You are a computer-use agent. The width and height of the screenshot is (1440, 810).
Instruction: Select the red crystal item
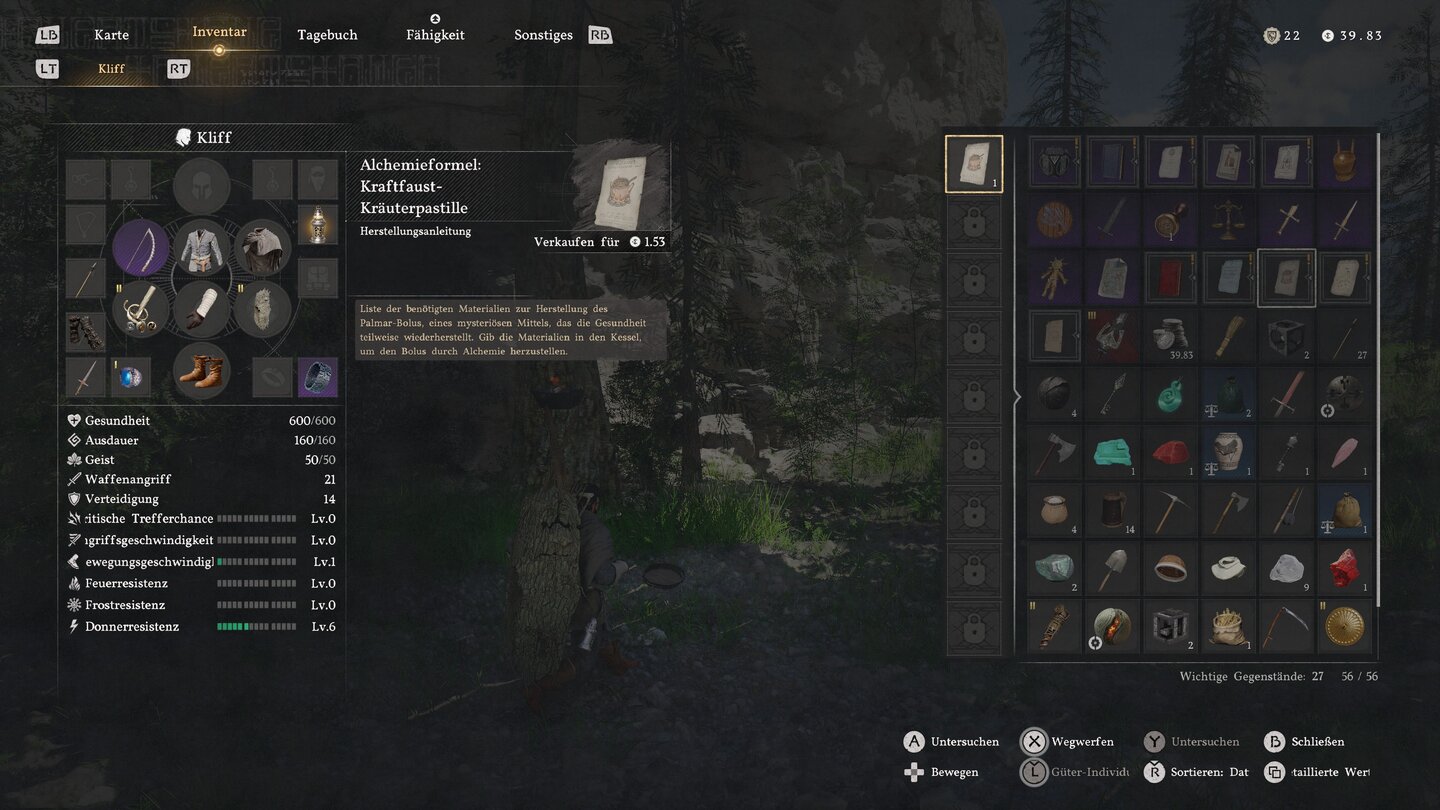point(1344,568)
